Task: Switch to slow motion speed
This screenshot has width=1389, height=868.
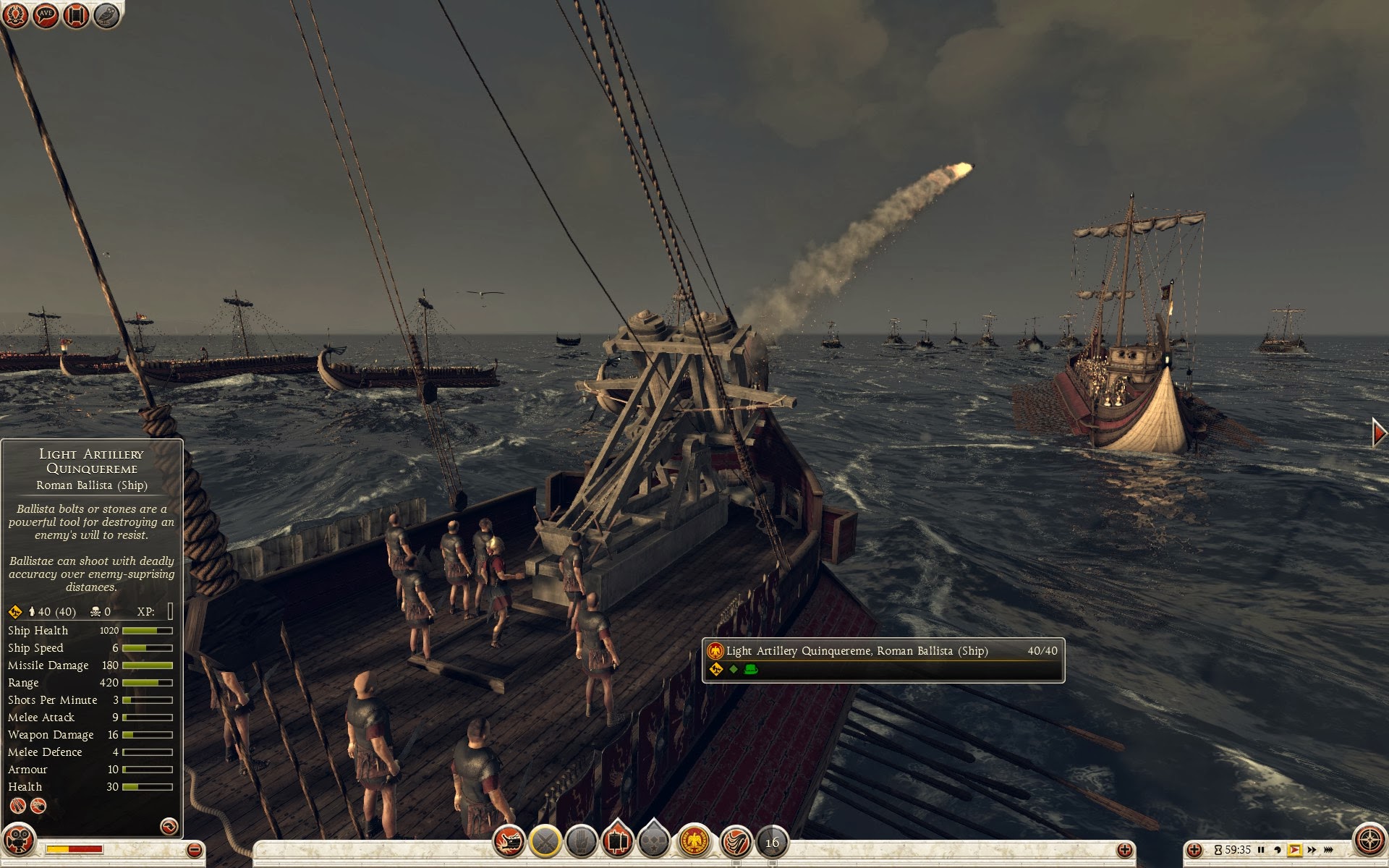Action: pos(1277,850)
